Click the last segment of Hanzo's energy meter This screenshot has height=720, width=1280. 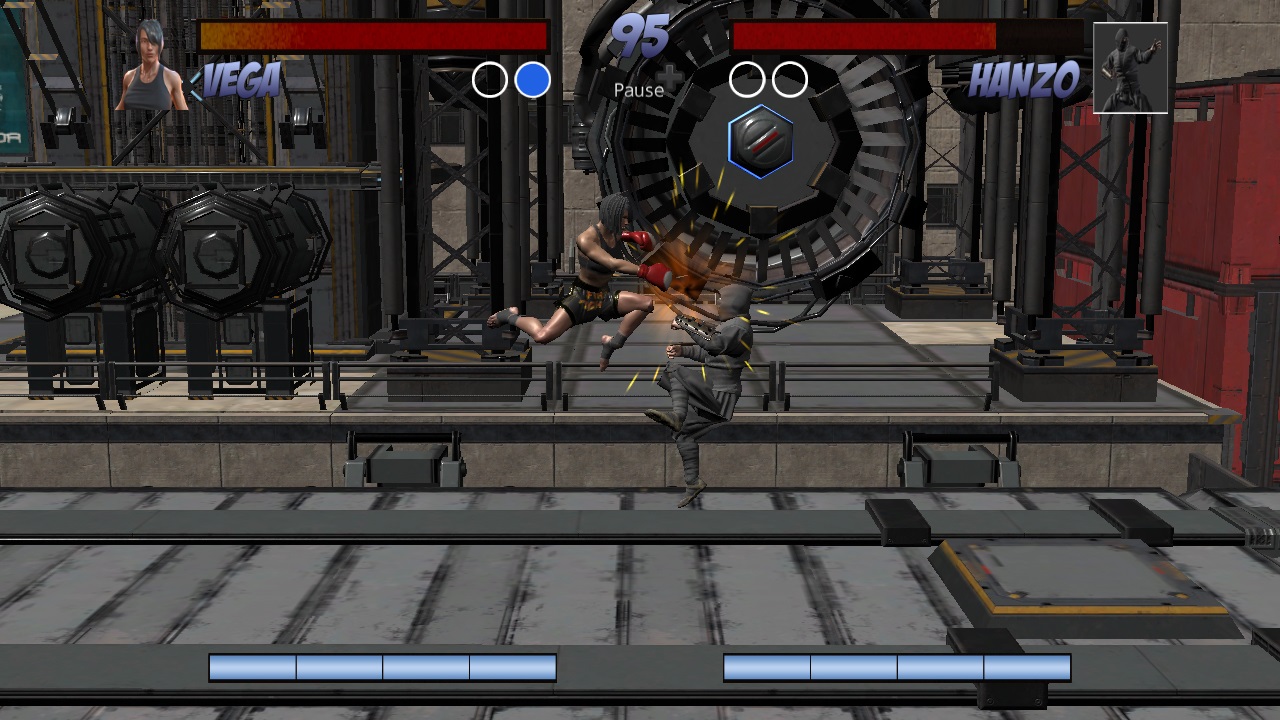pos(1025,666)
